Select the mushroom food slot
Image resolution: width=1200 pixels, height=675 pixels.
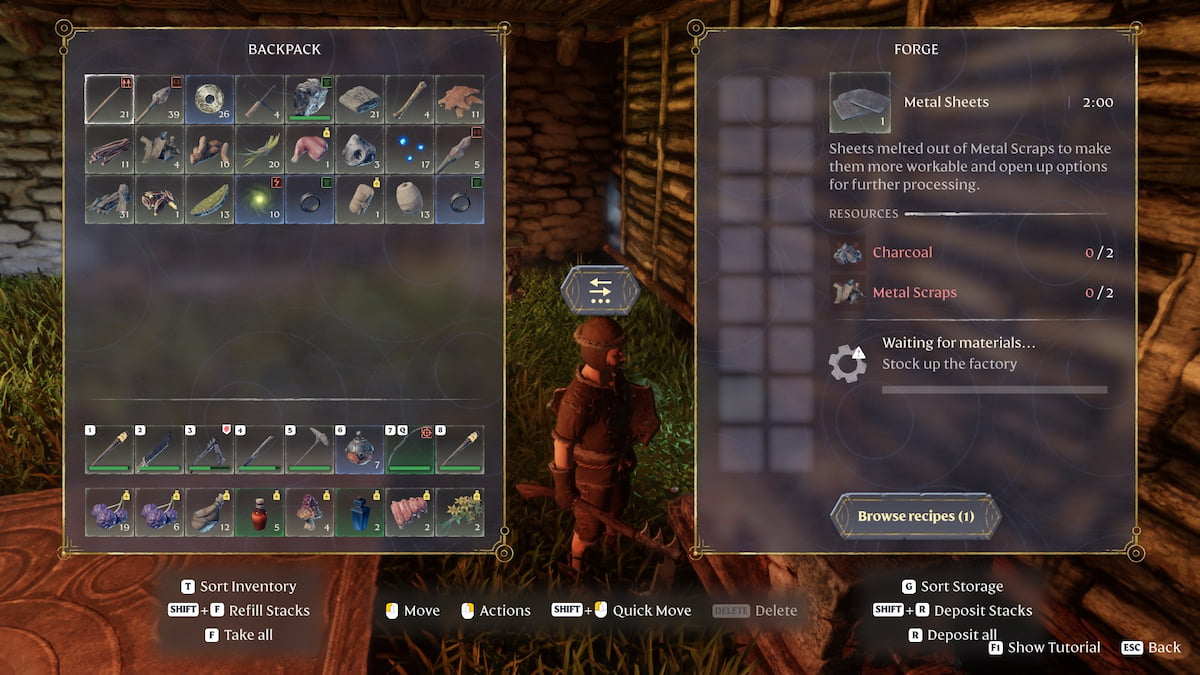310,512
